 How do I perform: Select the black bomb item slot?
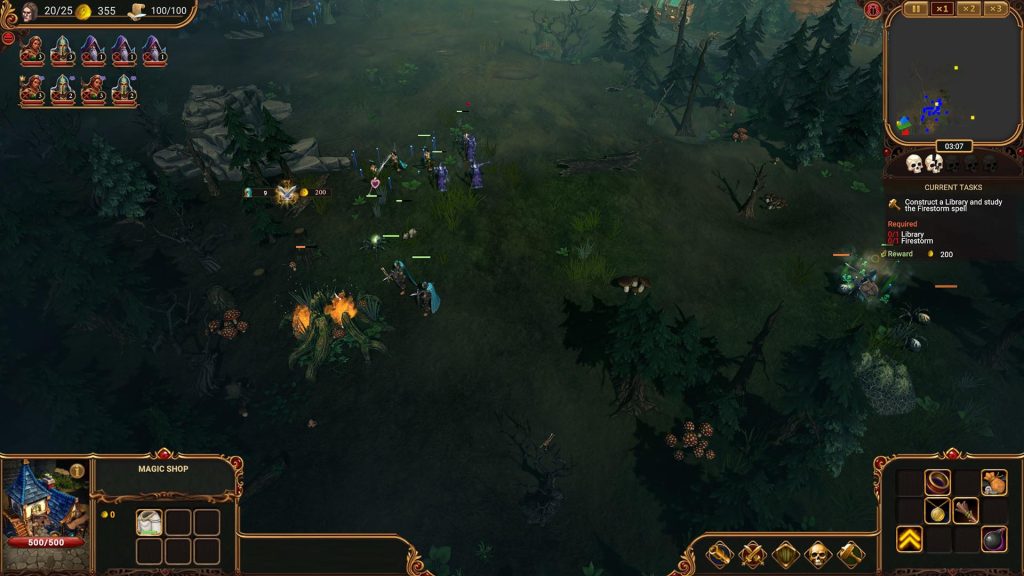(993, 539)
